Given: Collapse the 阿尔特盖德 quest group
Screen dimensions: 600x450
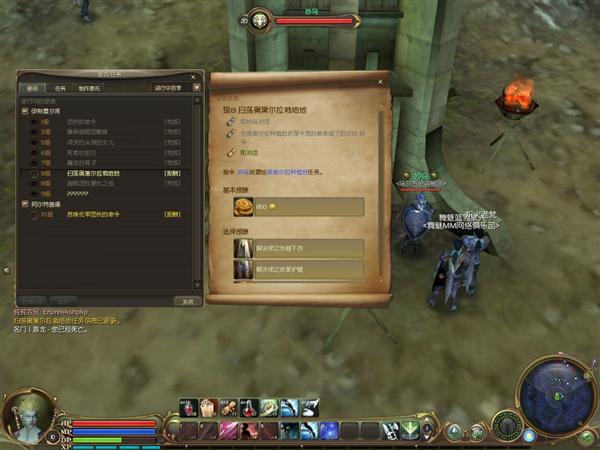Looking at the screenshot, I should click(x=24, y=204).
